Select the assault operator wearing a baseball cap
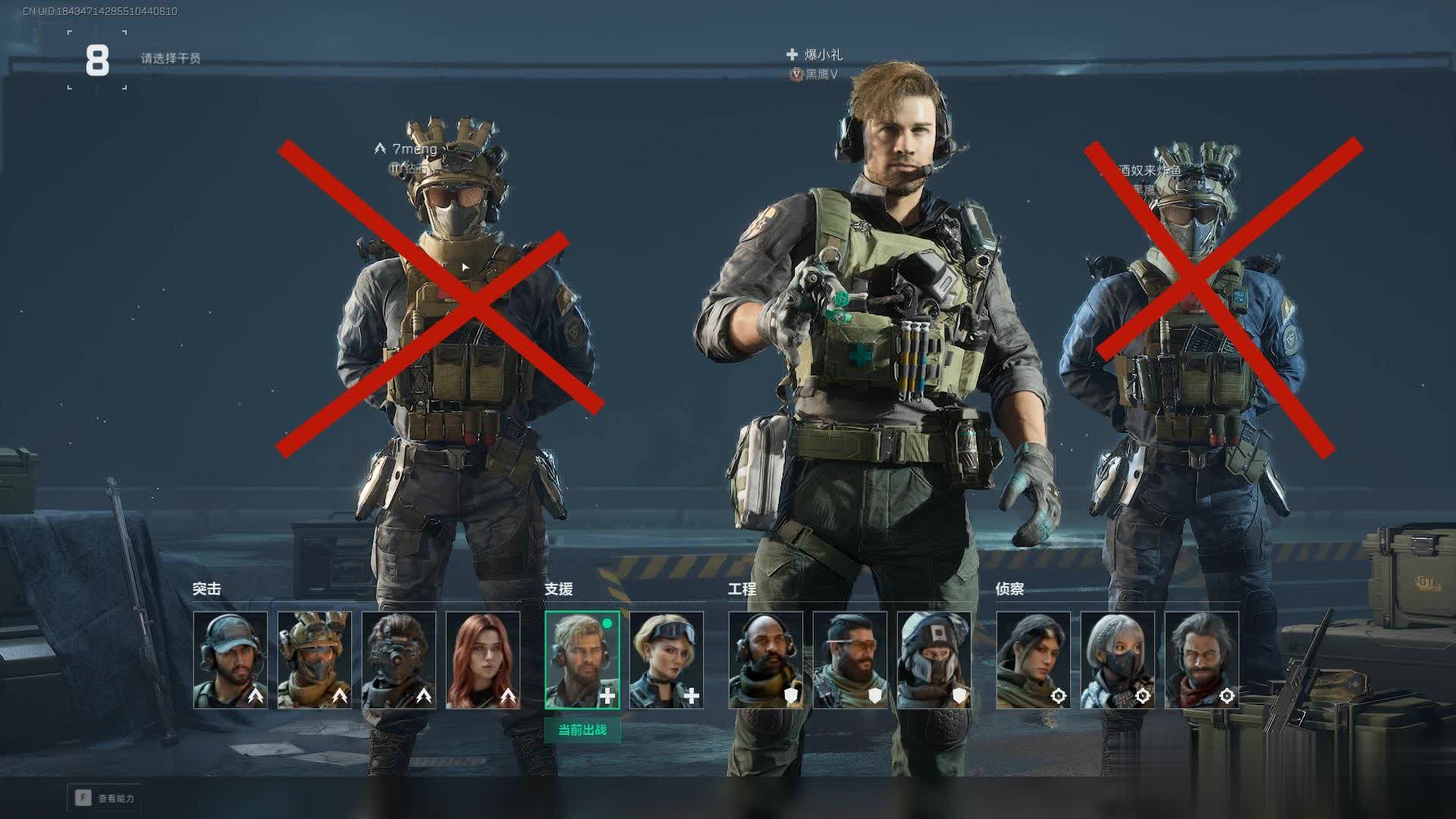The width and height of the screenshot is (1456, 819). pos(231,661)
